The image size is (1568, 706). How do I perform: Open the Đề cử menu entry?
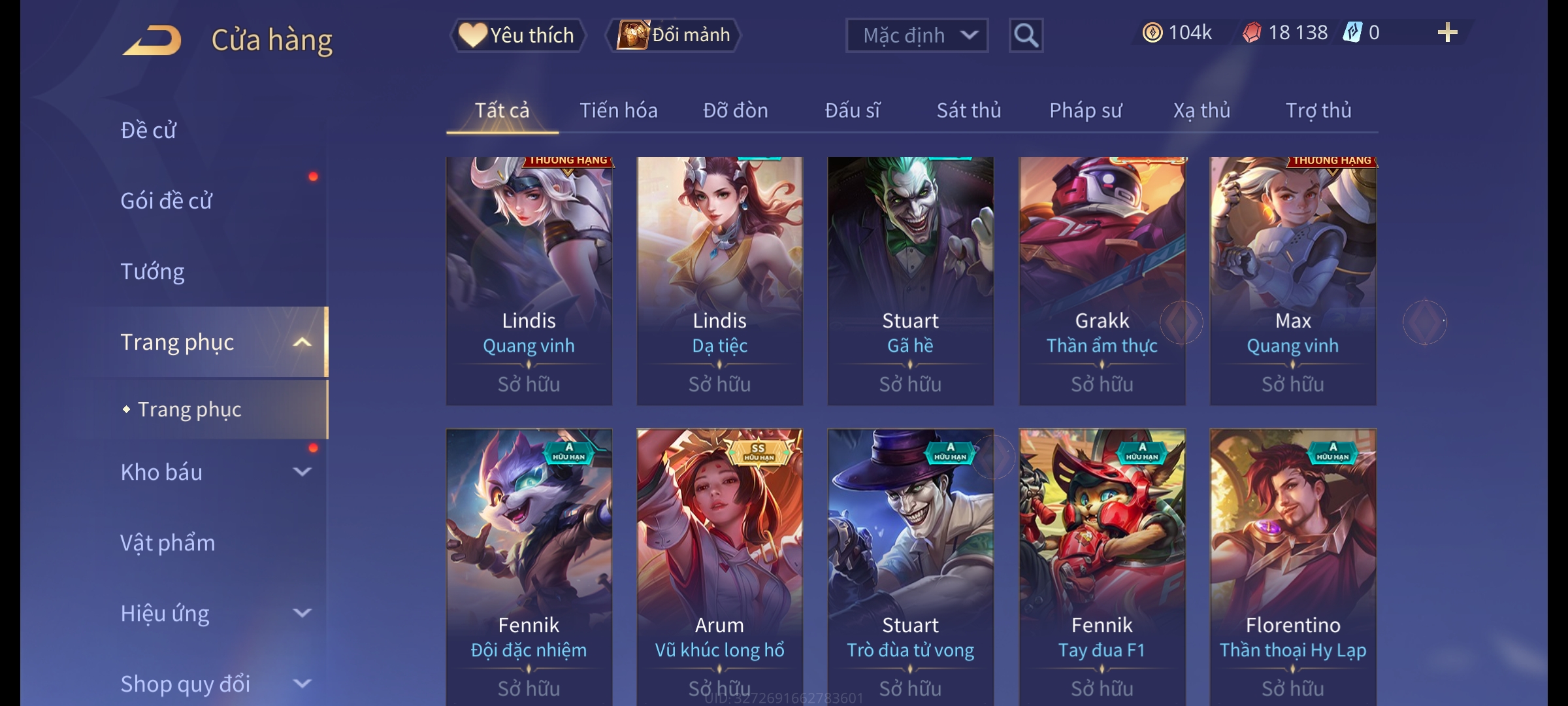(149, 130)
